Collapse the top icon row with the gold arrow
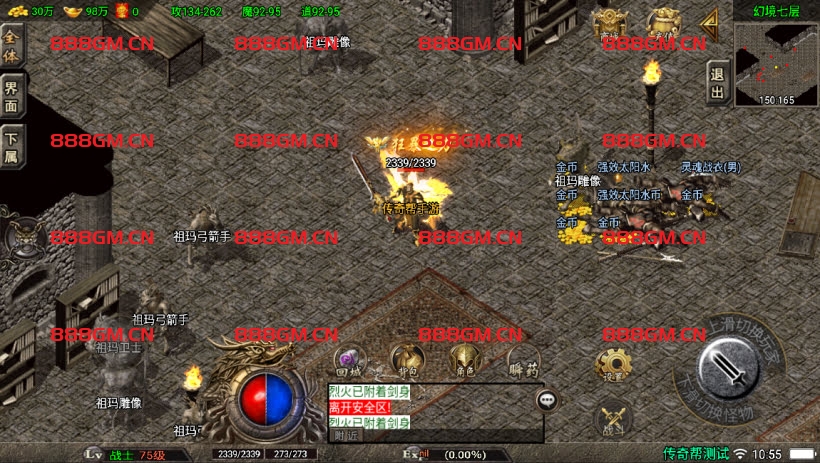This screenshot has height=463, width=820. click(710, 20)
